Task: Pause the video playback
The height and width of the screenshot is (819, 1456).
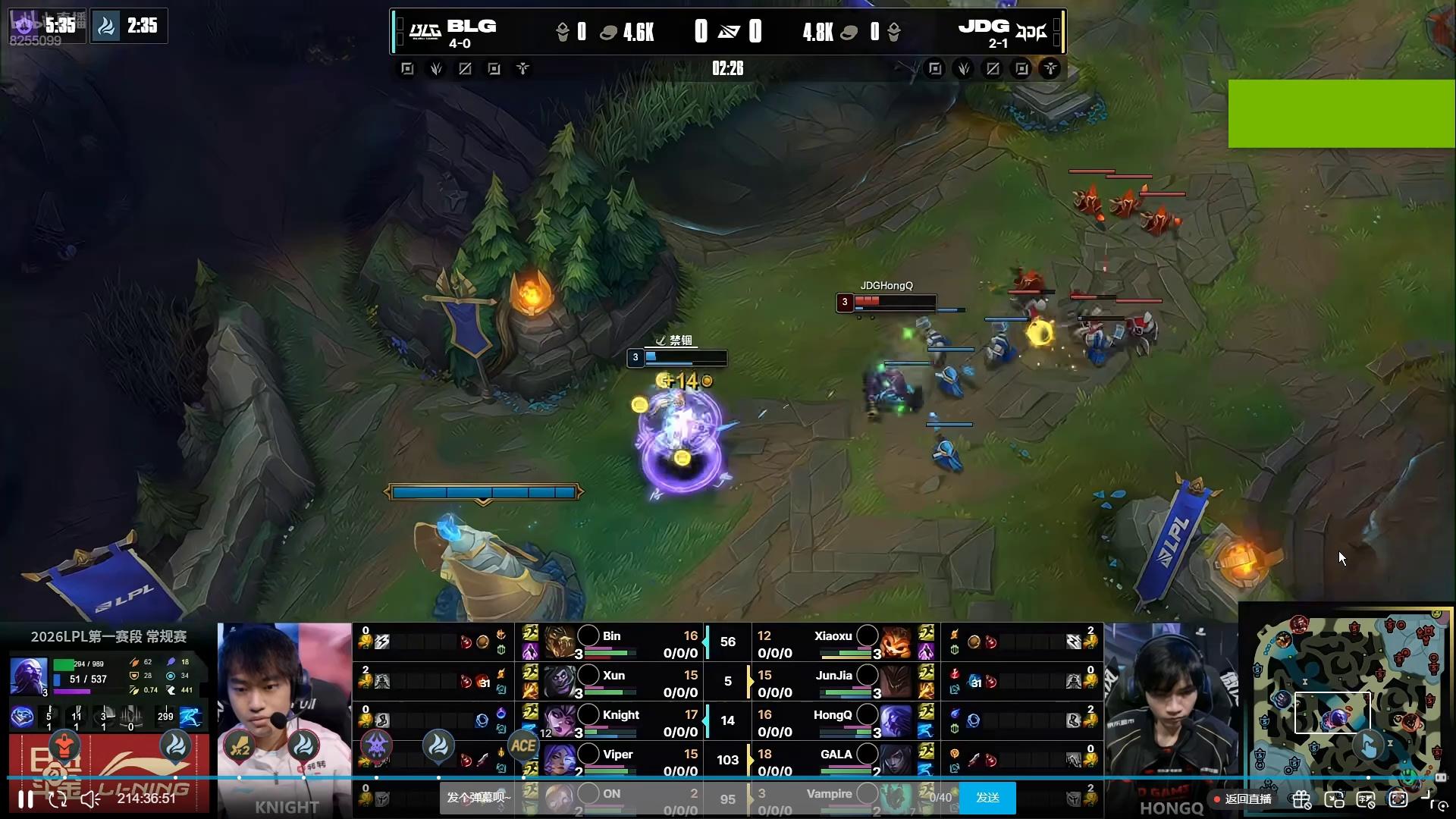Action: tap(26, 799)
